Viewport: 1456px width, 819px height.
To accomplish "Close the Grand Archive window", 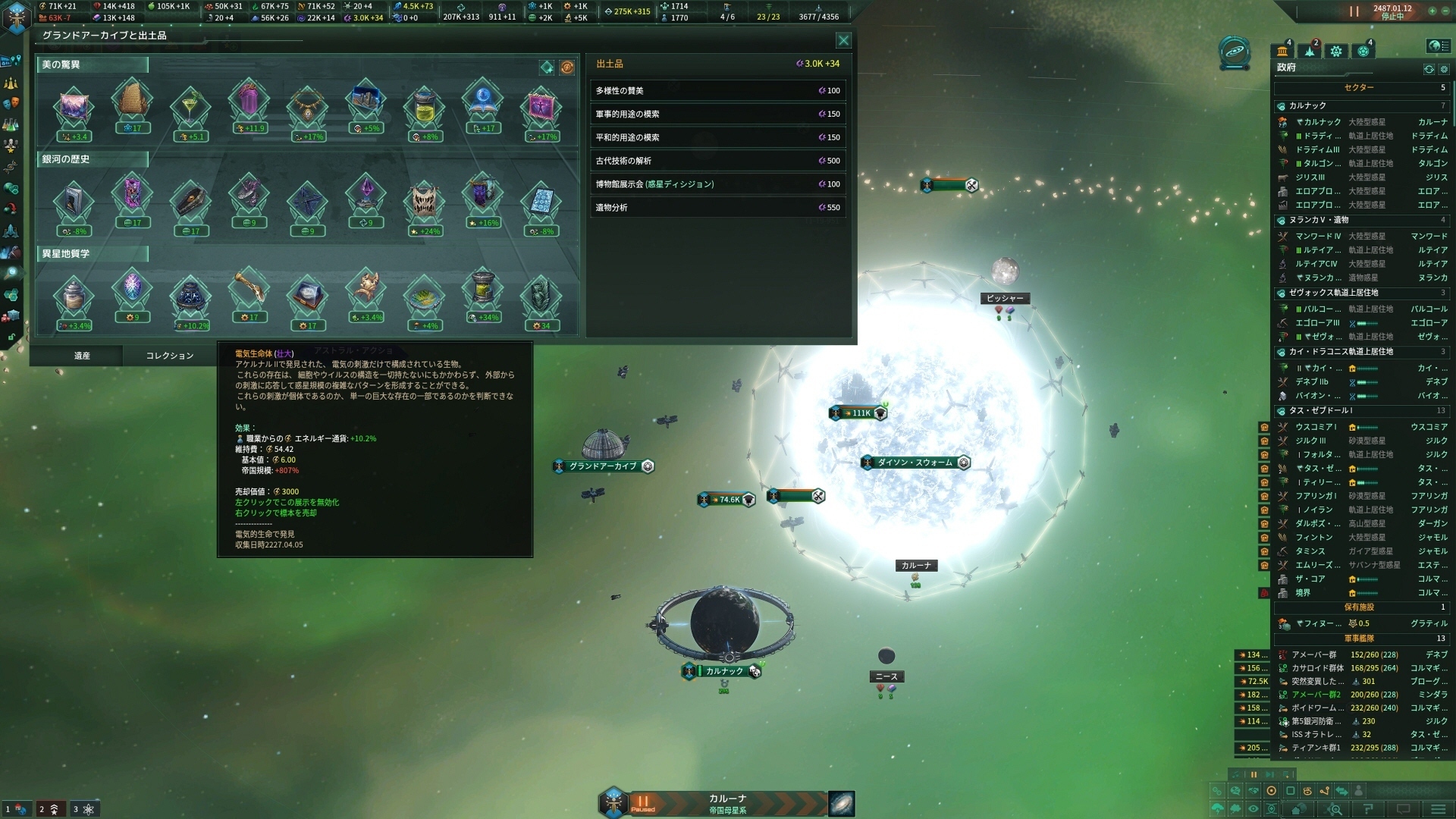I will tap(843, 40).
